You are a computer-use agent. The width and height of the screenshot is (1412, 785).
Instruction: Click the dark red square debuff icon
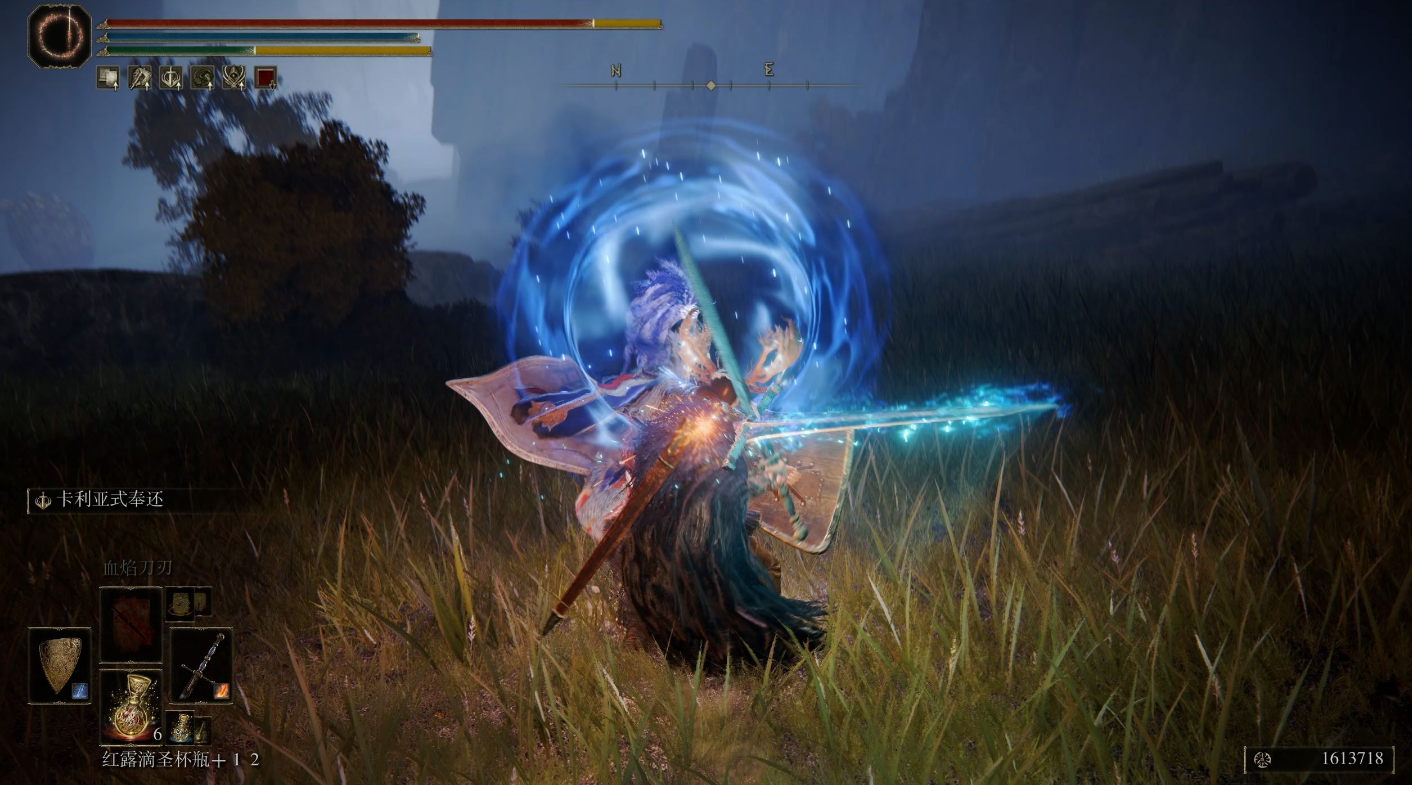click(265, 78)
